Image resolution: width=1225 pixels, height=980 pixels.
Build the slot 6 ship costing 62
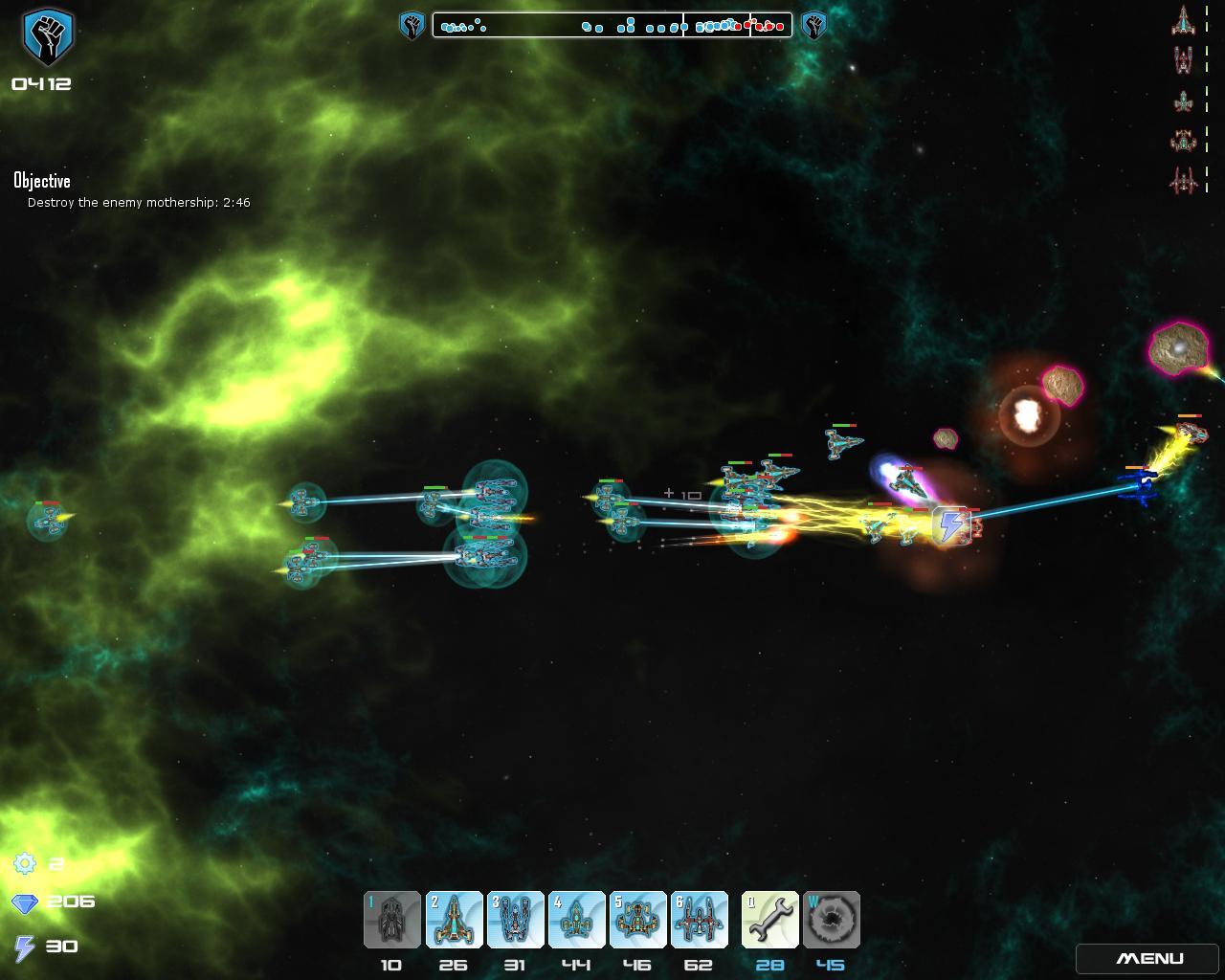pos(699,920)
